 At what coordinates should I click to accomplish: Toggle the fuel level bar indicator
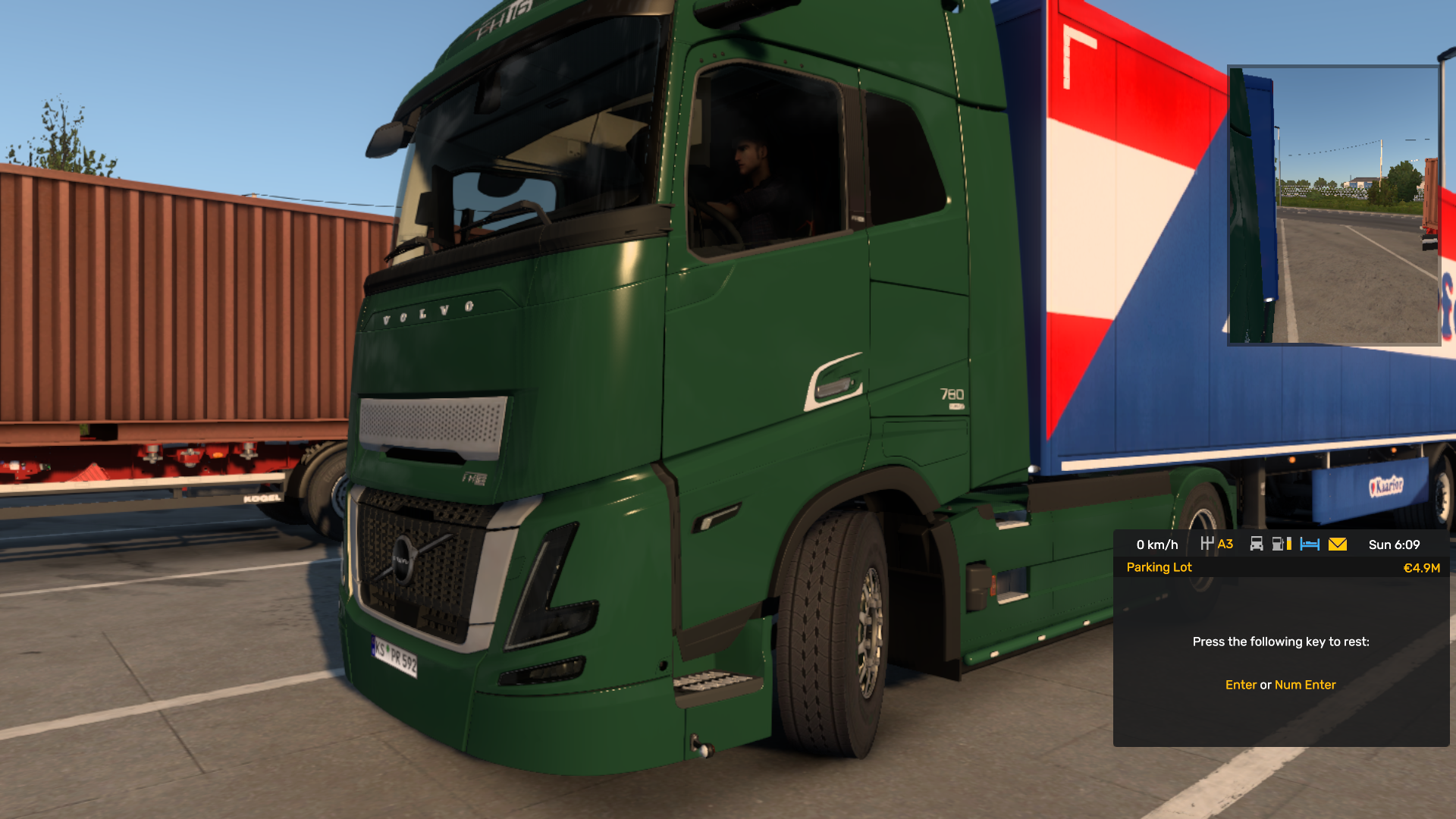[1289, 544]
